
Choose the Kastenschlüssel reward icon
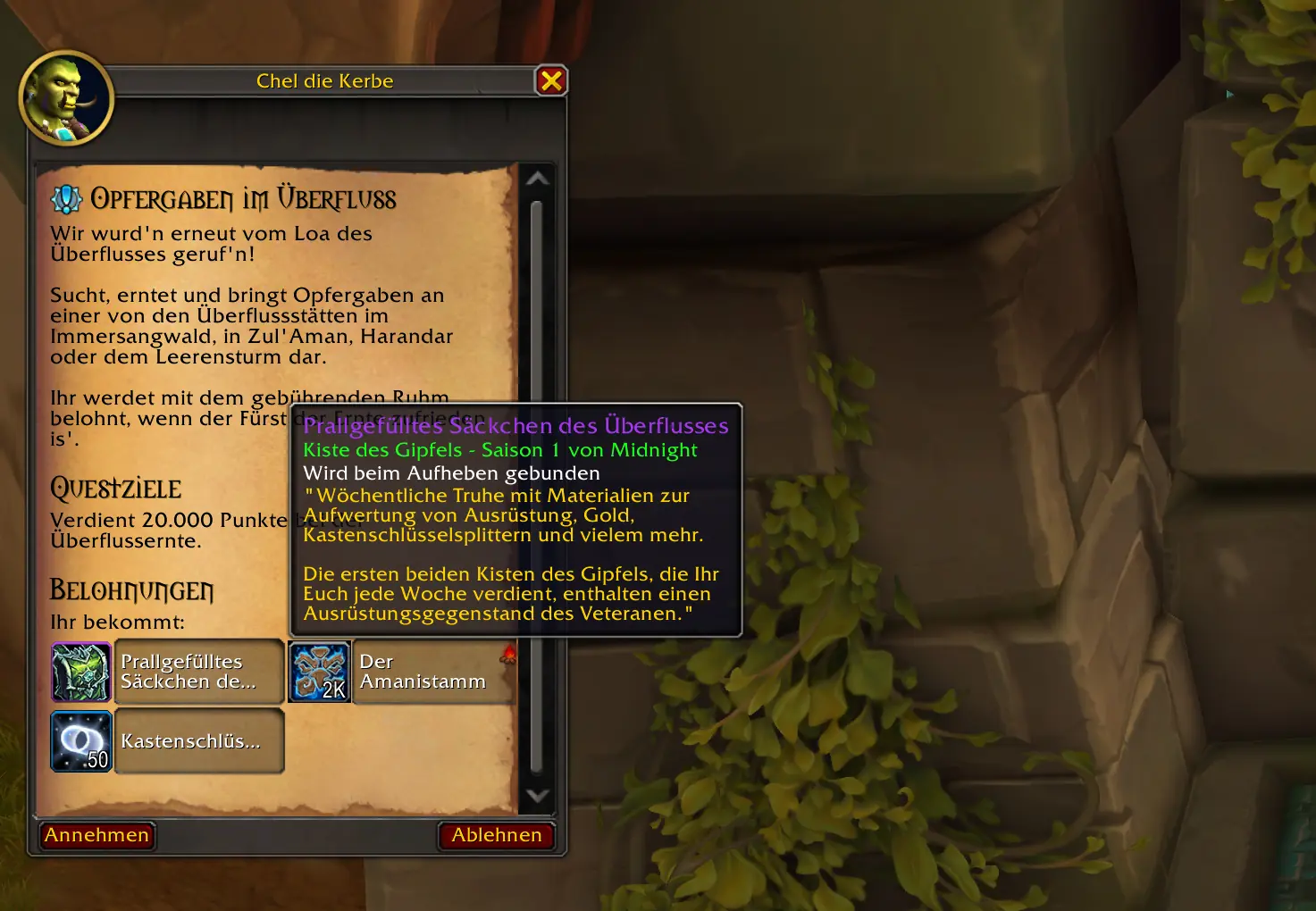tap(81, 741)
